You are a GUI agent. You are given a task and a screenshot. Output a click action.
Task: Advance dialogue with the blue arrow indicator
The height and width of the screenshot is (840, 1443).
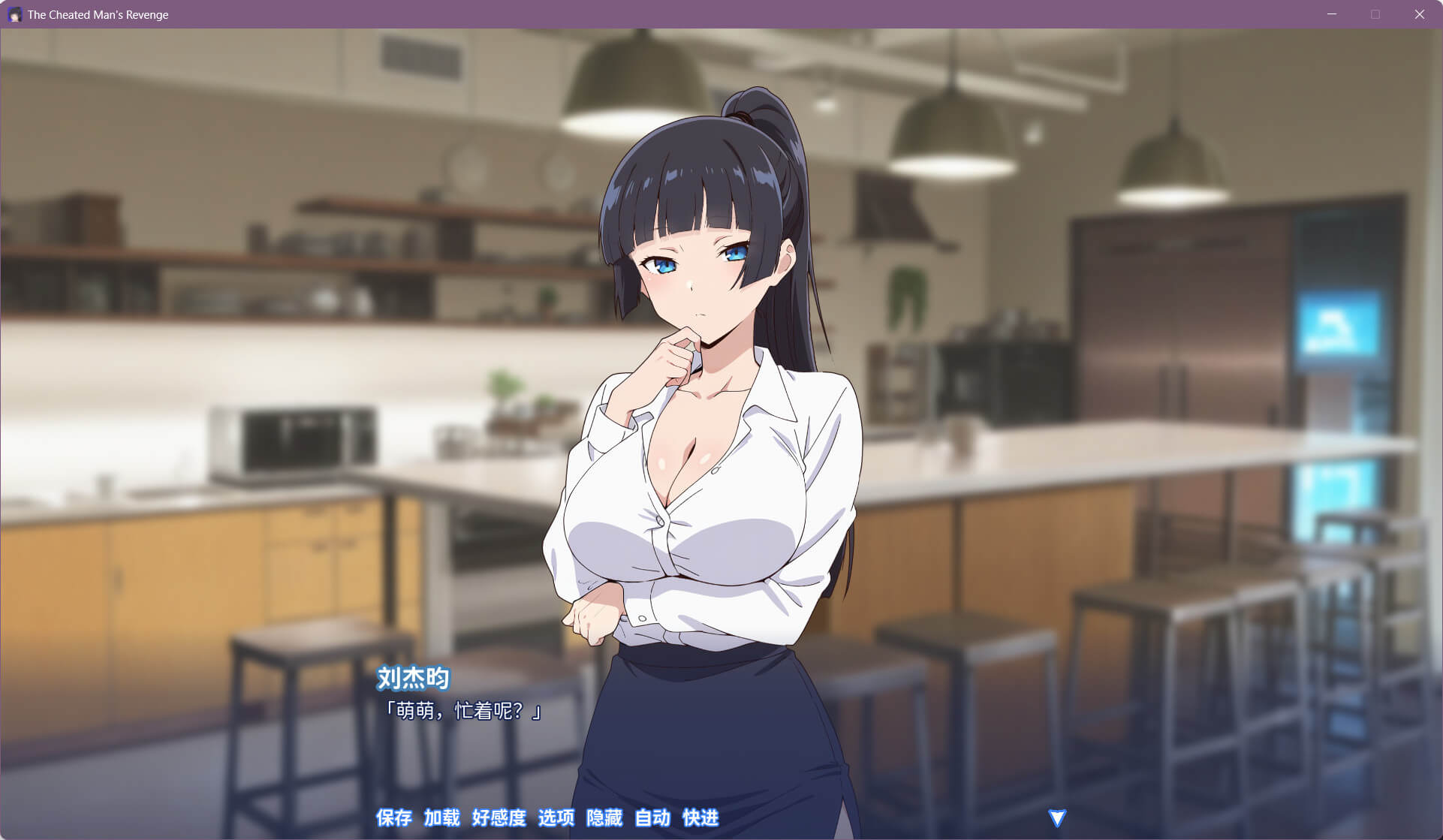(1057, 817)
